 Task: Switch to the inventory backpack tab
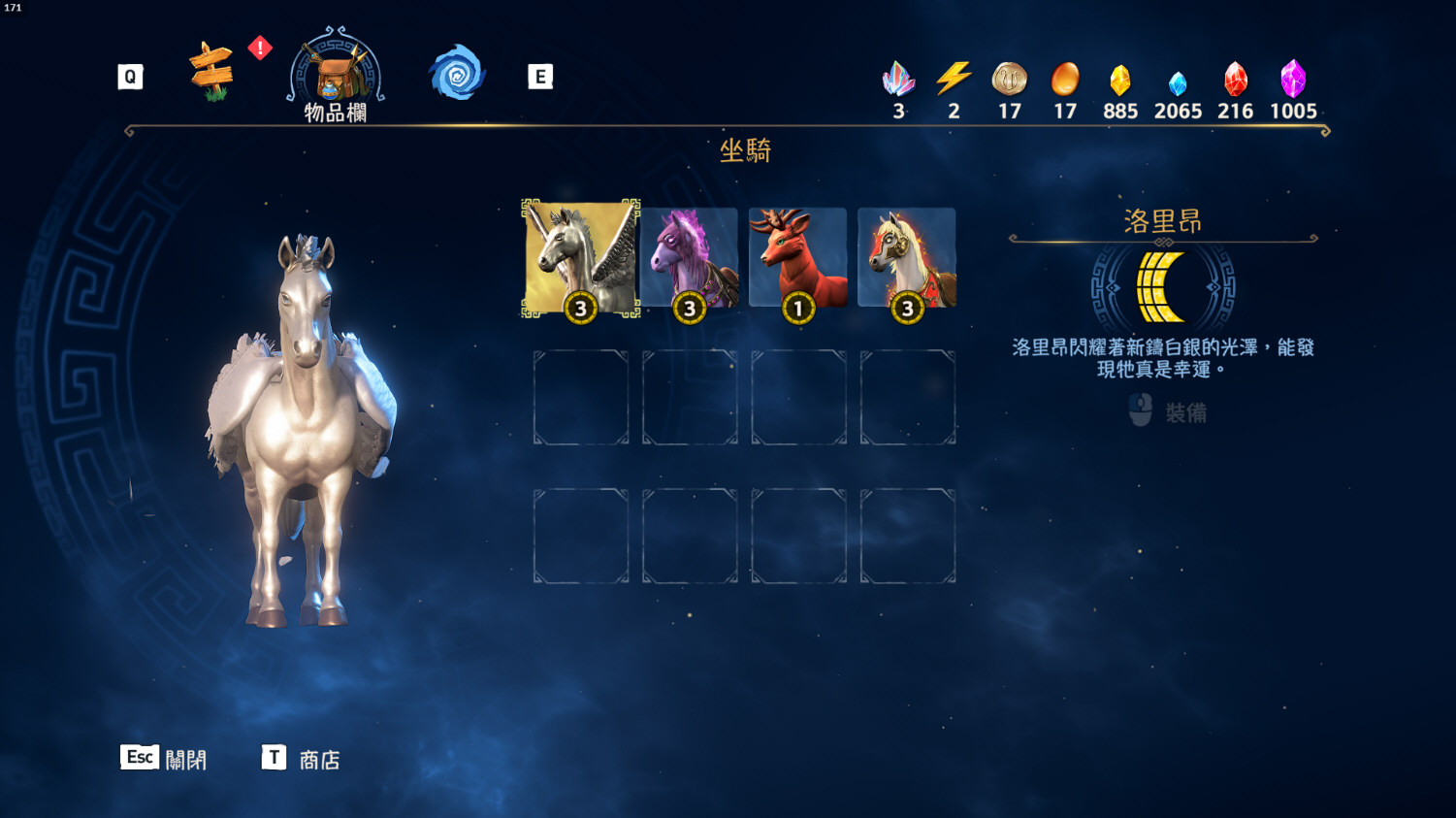pos(336,74)
